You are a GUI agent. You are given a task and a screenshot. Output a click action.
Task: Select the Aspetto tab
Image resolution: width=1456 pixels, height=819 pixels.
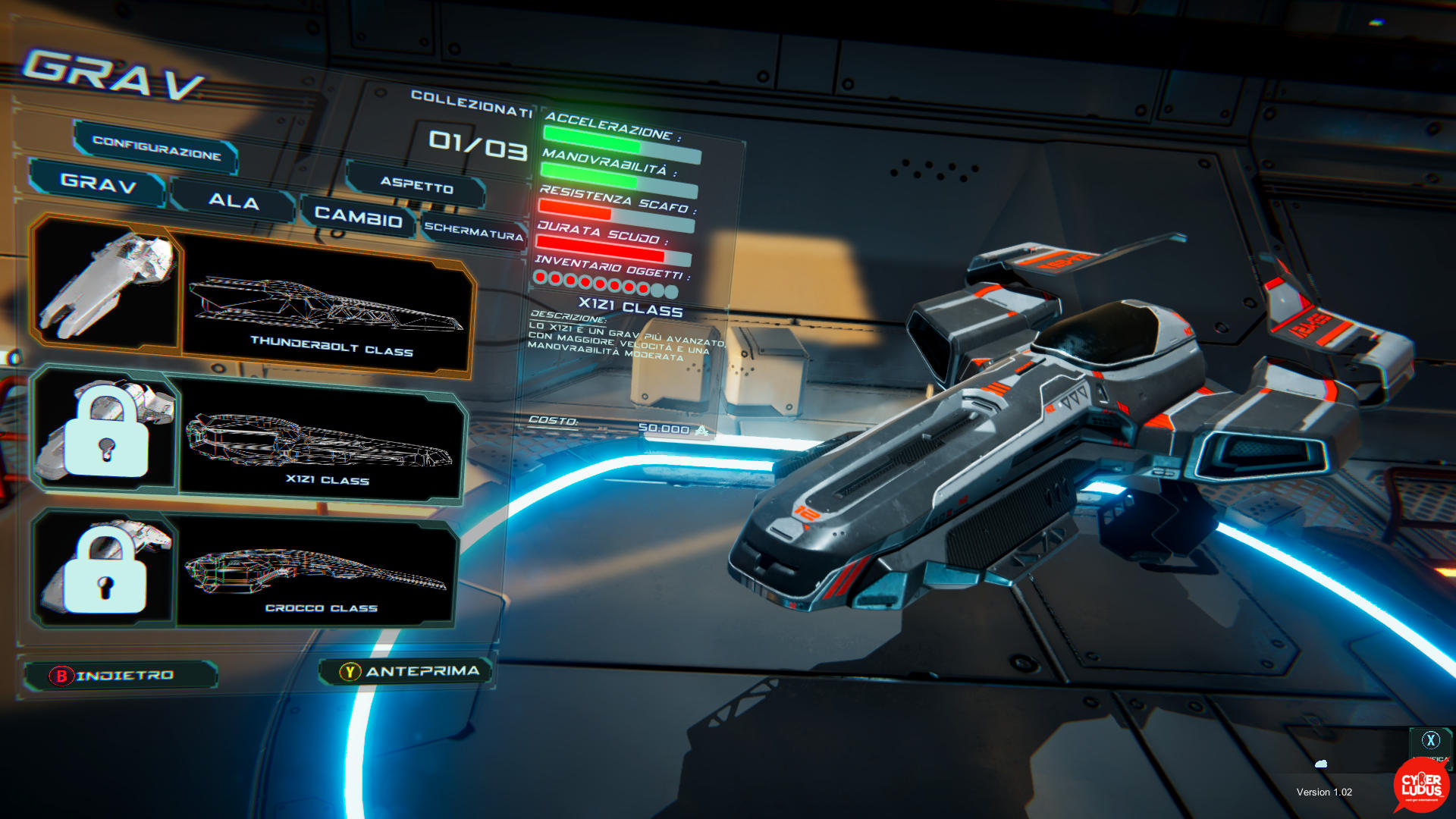(x=416, y=185)
